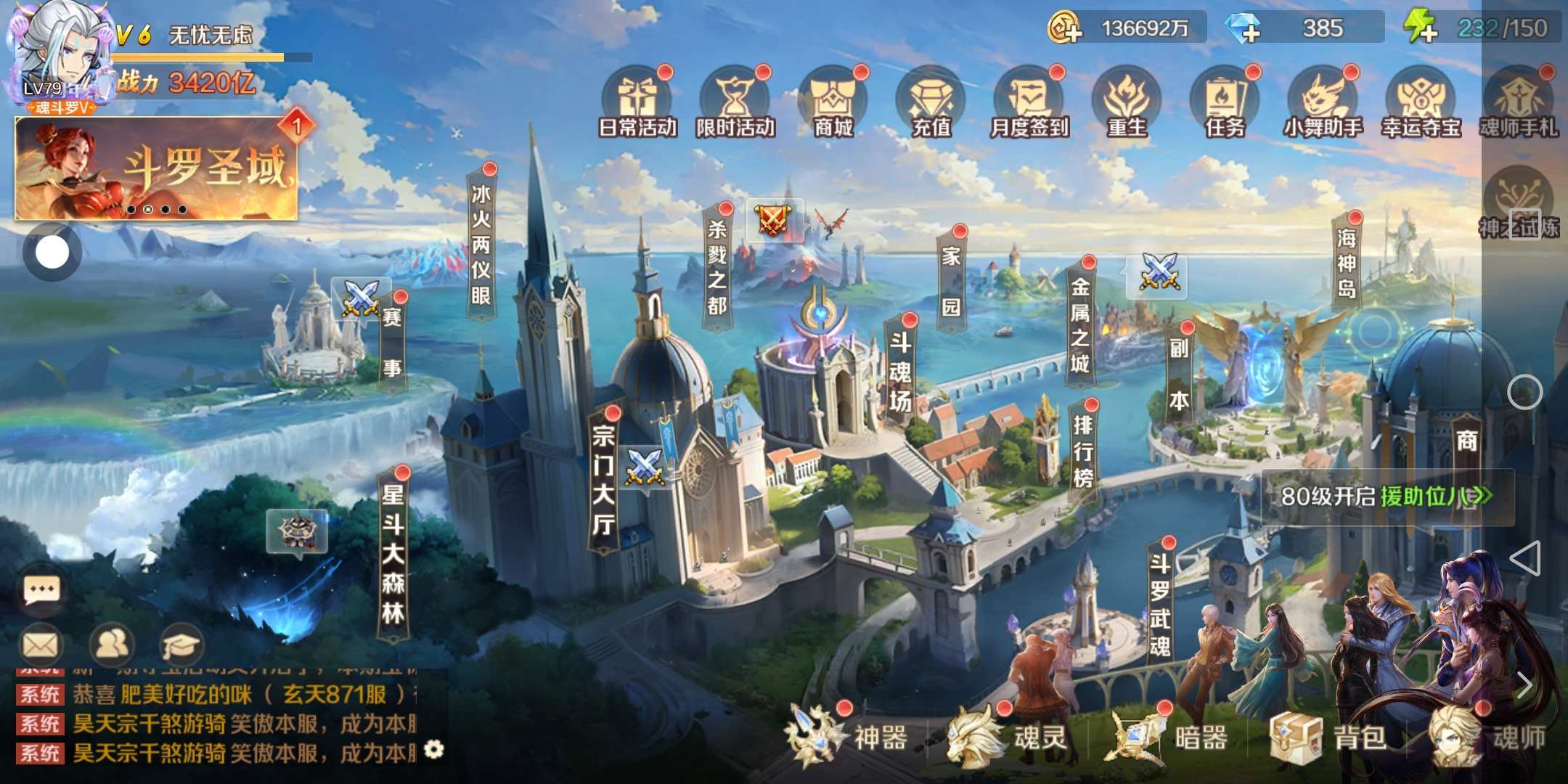This screenshot has width=1568, height=784.
Task: Open the 背包 backpack
Action: click(x=1330, y=738)
